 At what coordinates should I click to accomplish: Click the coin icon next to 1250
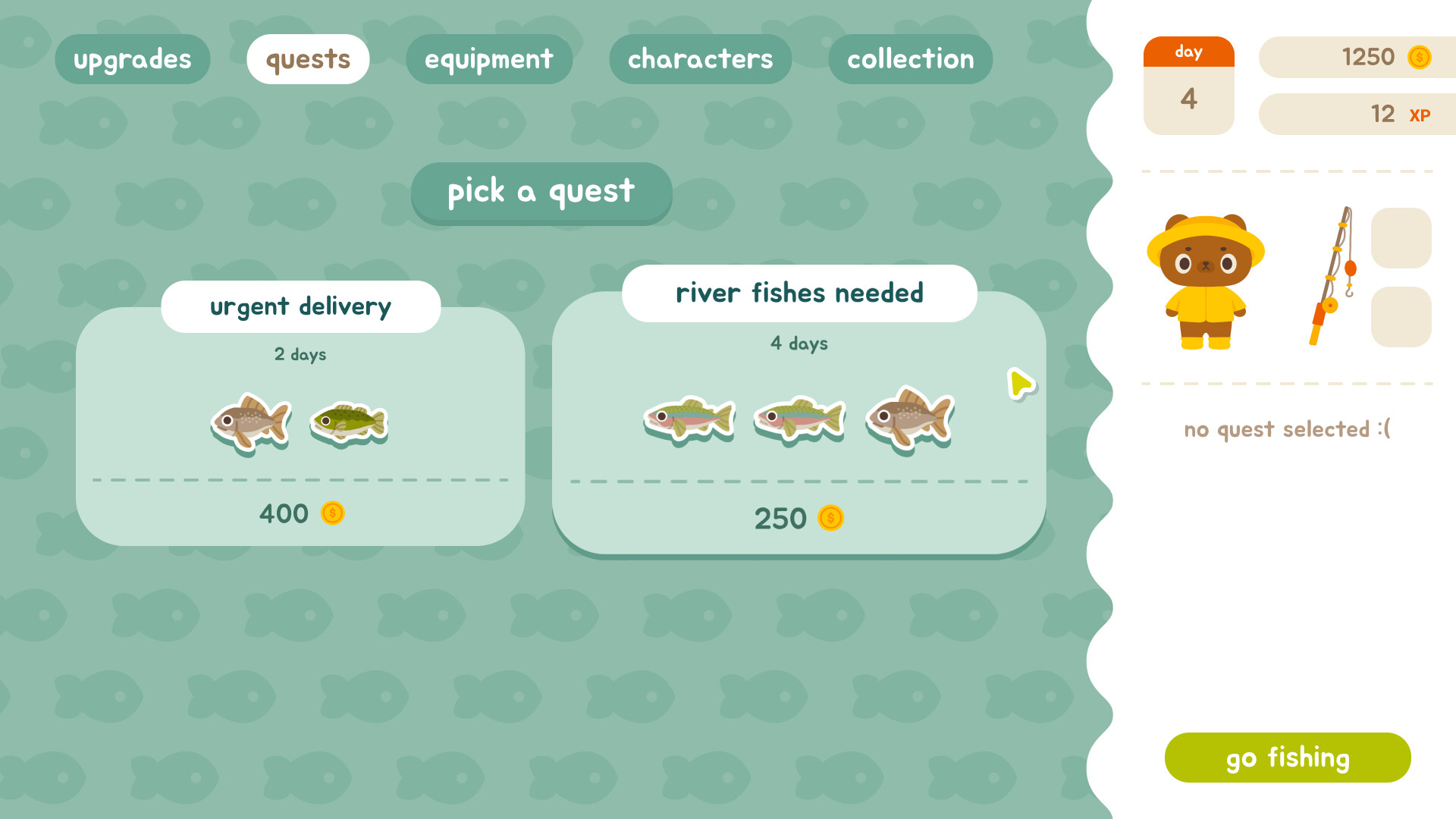tap(1419, 57)
